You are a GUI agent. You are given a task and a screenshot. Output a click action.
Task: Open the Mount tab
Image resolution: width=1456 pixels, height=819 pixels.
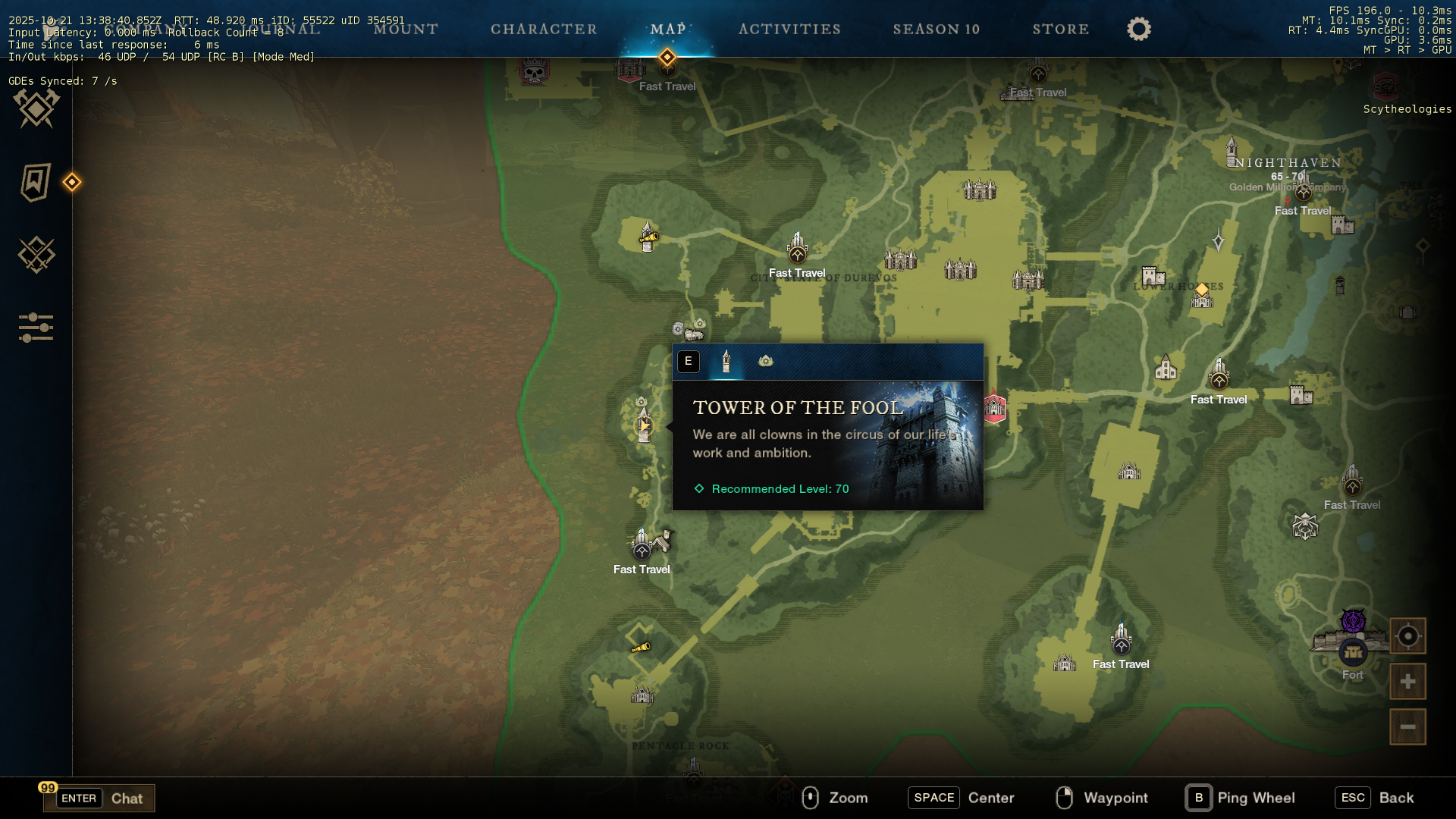point(406,30)
